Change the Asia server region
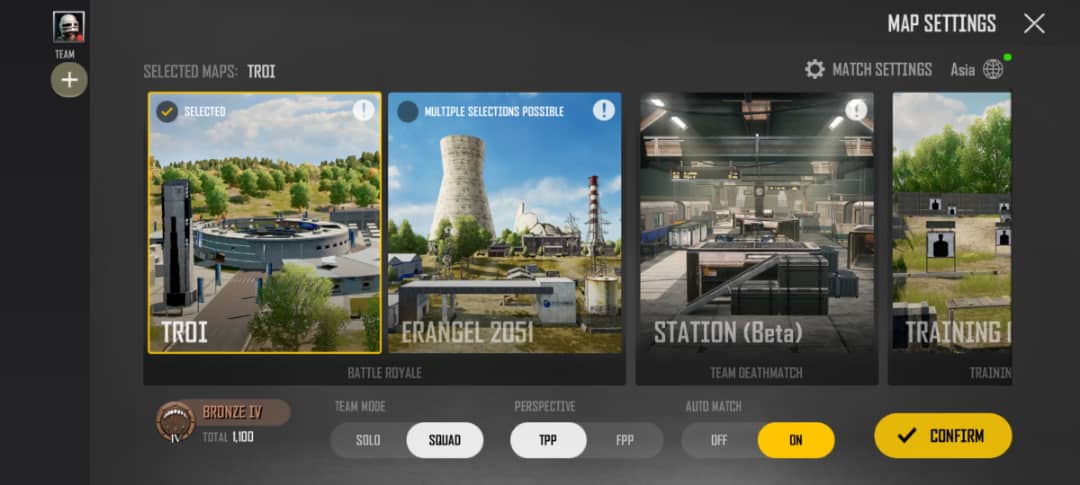1080x485 pixels. pyautogui.click(x=977, y=69)
